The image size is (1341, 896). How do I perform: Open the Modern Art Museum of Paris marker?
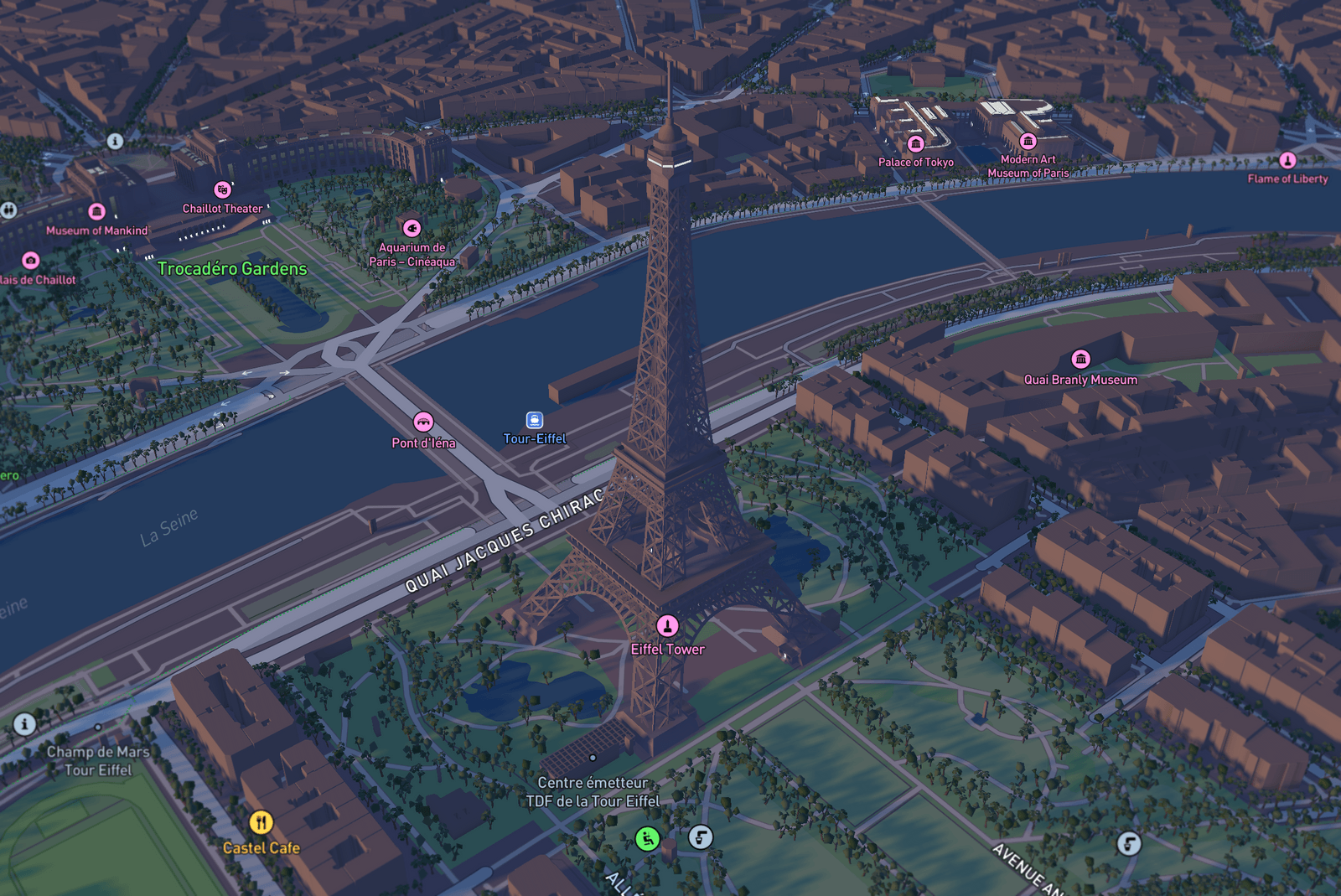1028,140
